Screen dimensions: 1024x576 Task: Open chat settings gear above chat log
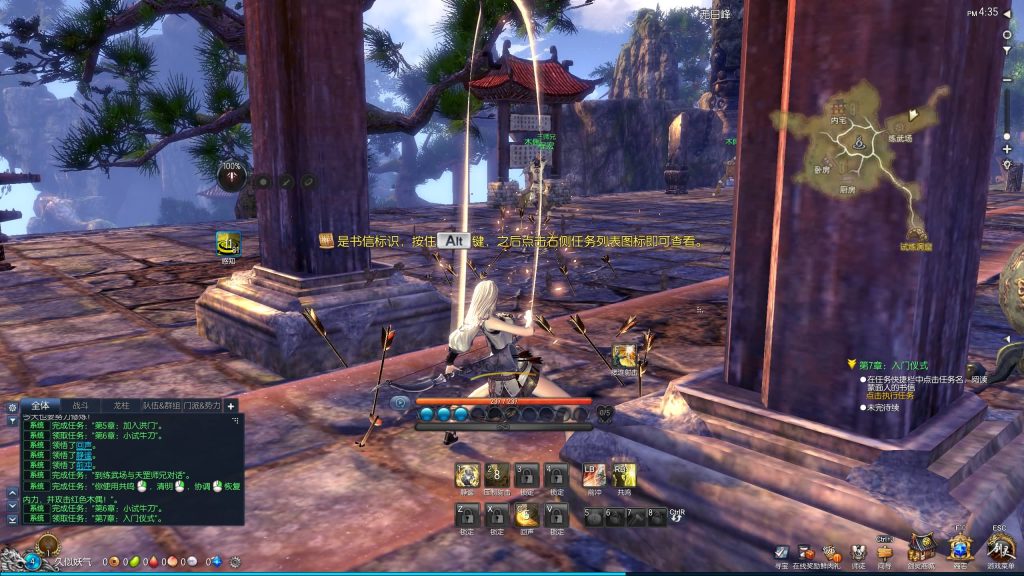[12, 407]
